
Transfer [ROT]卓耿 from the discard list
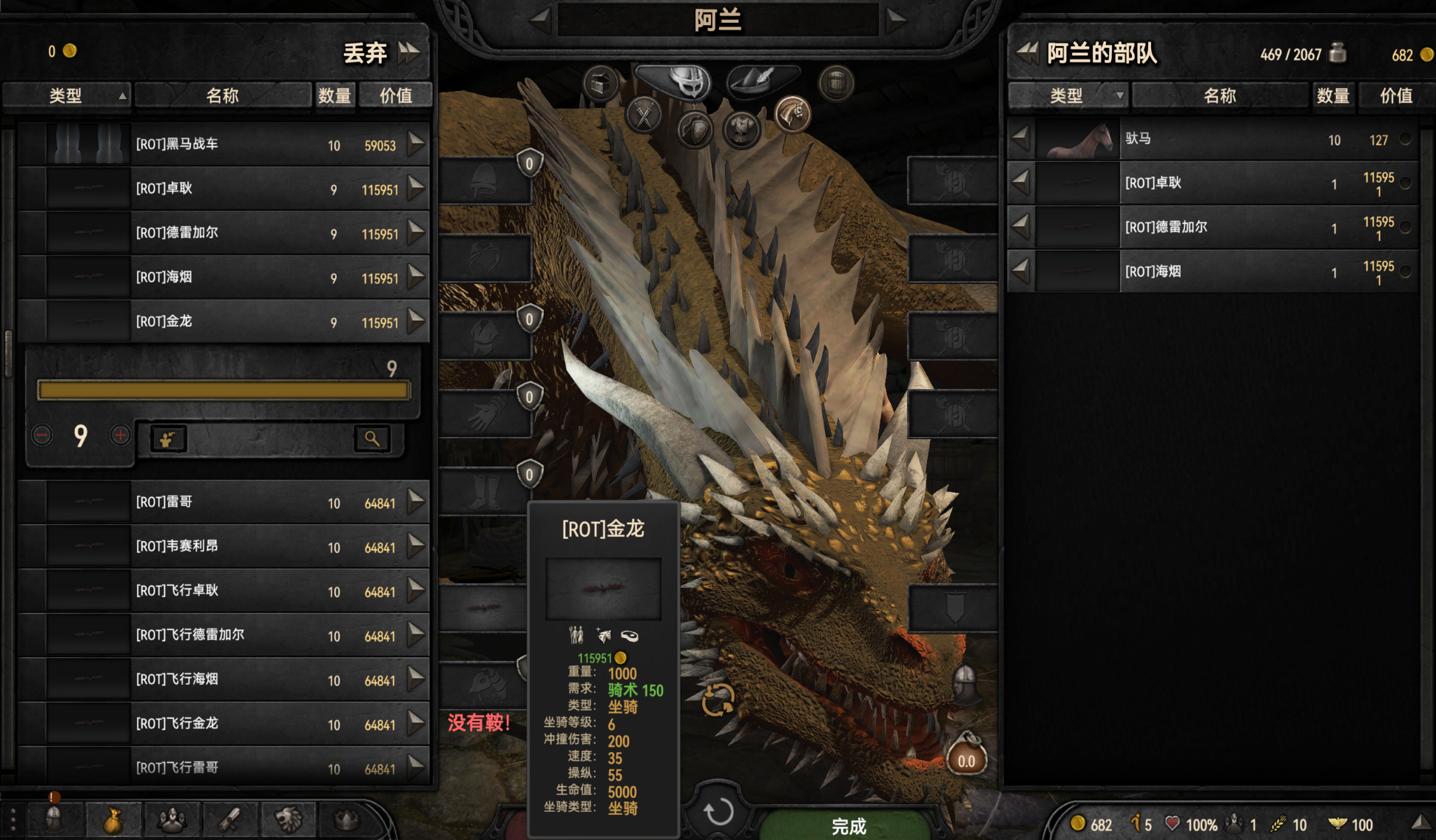[x=417, y=188]
